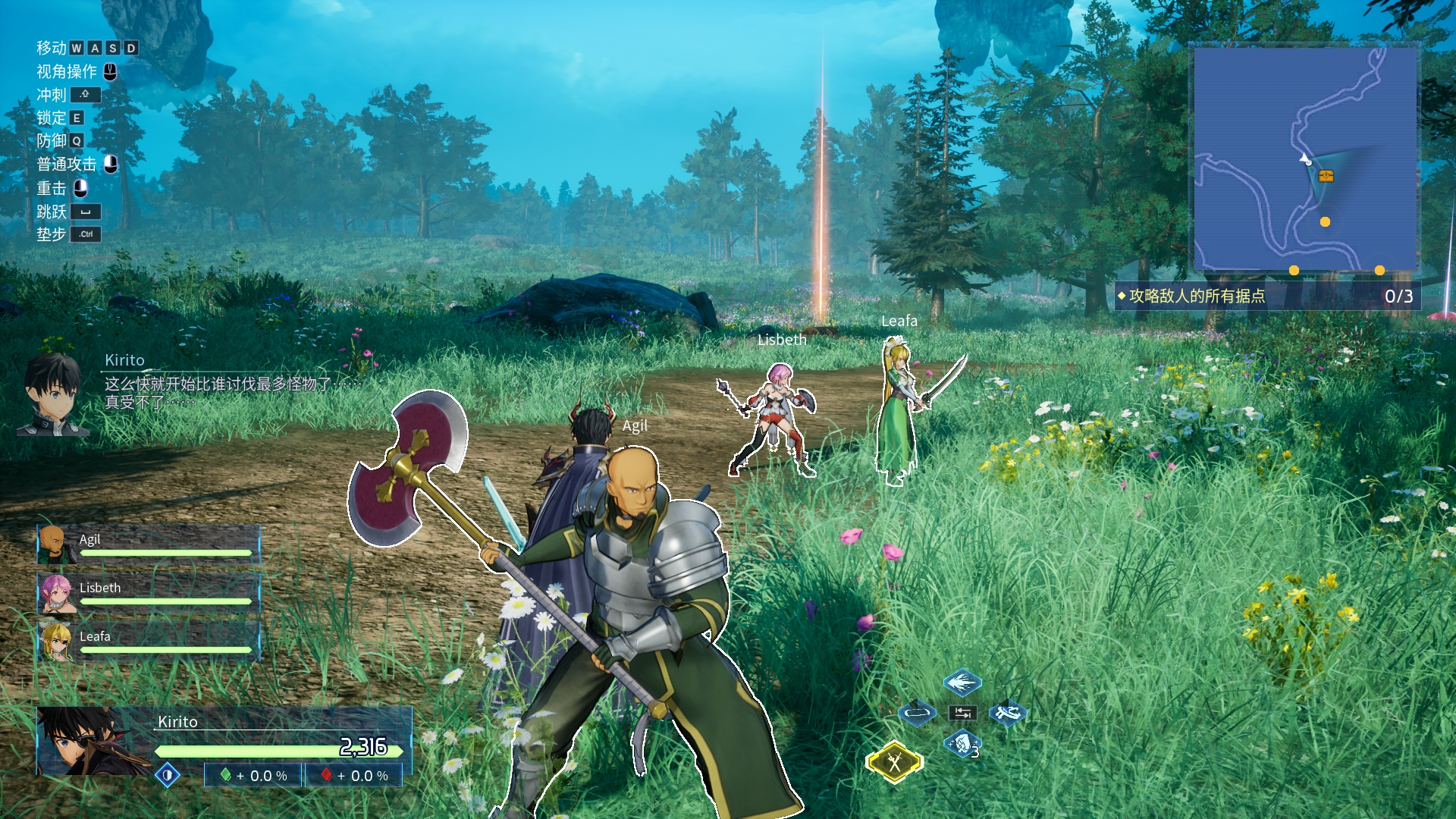1456x819 pixels.
Task: Click the objective tracker showing 0/3
Action: tap(1266, 296)
